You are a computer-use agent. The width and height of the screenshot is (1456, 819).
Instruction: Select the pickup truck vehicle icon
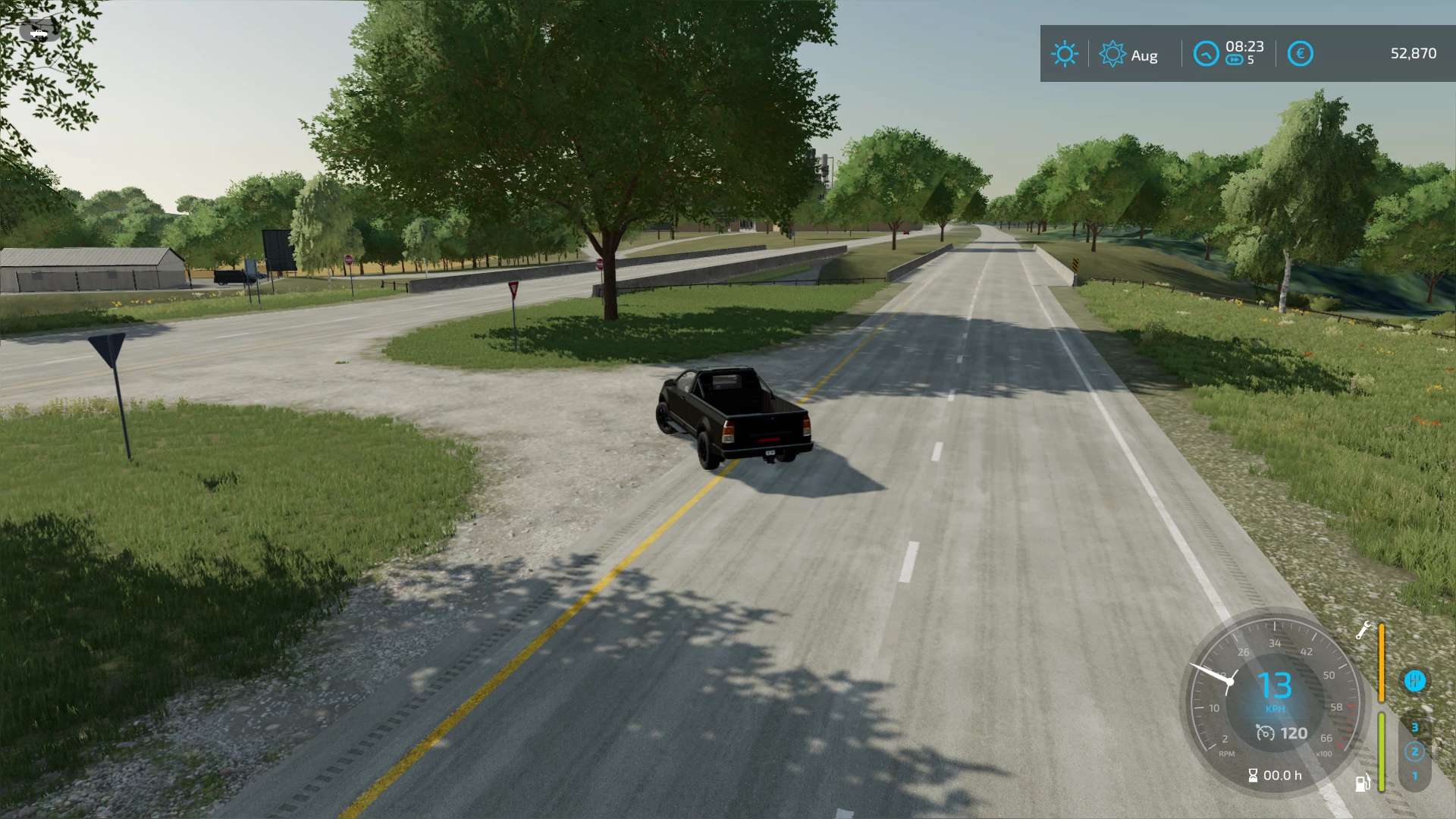[x=39, y=33]
